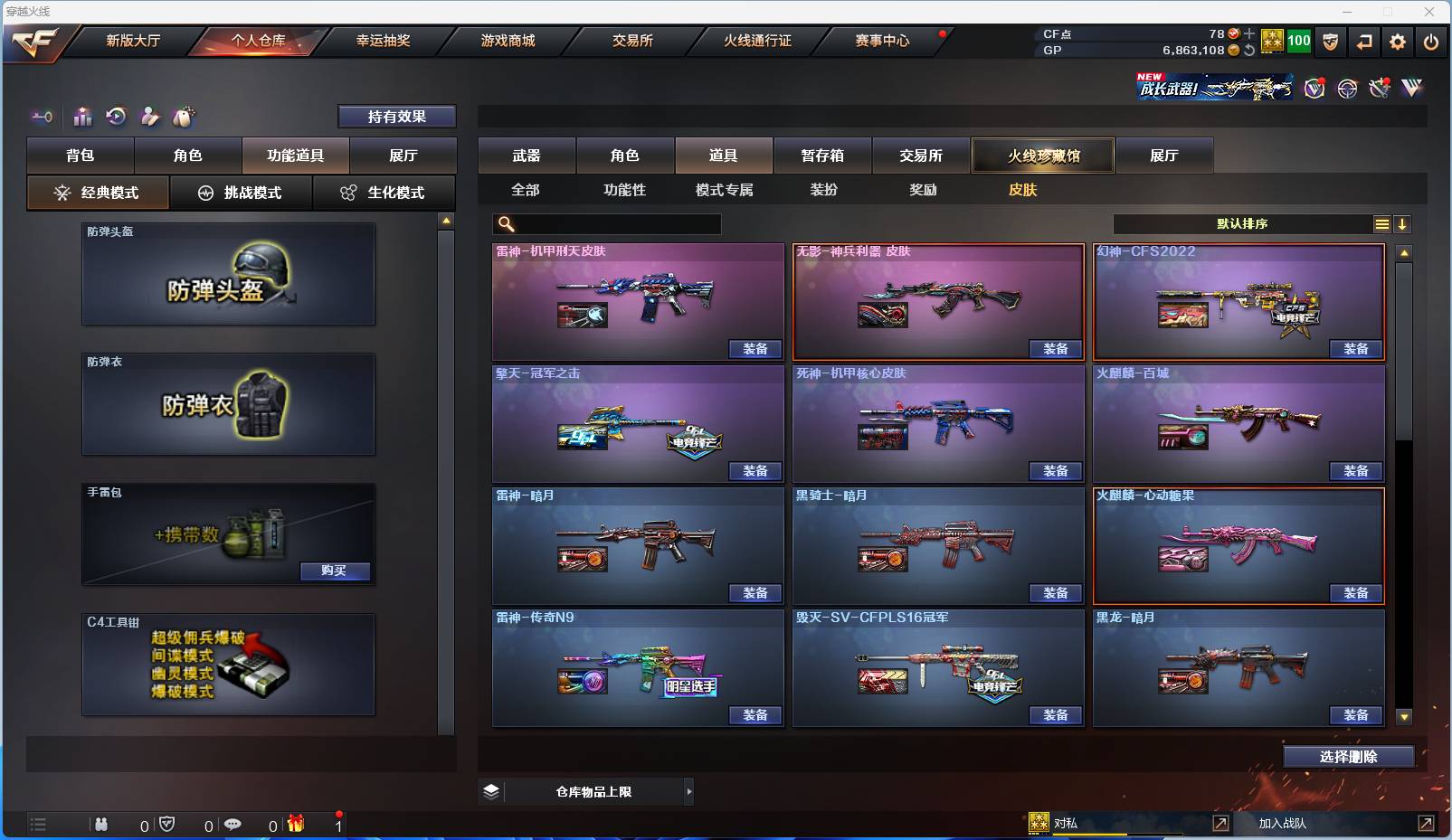This screenshot has width=1452, height=840.
Task: Toggle the list view icon beside 默认排序
Action: (x=1382, y=223)
